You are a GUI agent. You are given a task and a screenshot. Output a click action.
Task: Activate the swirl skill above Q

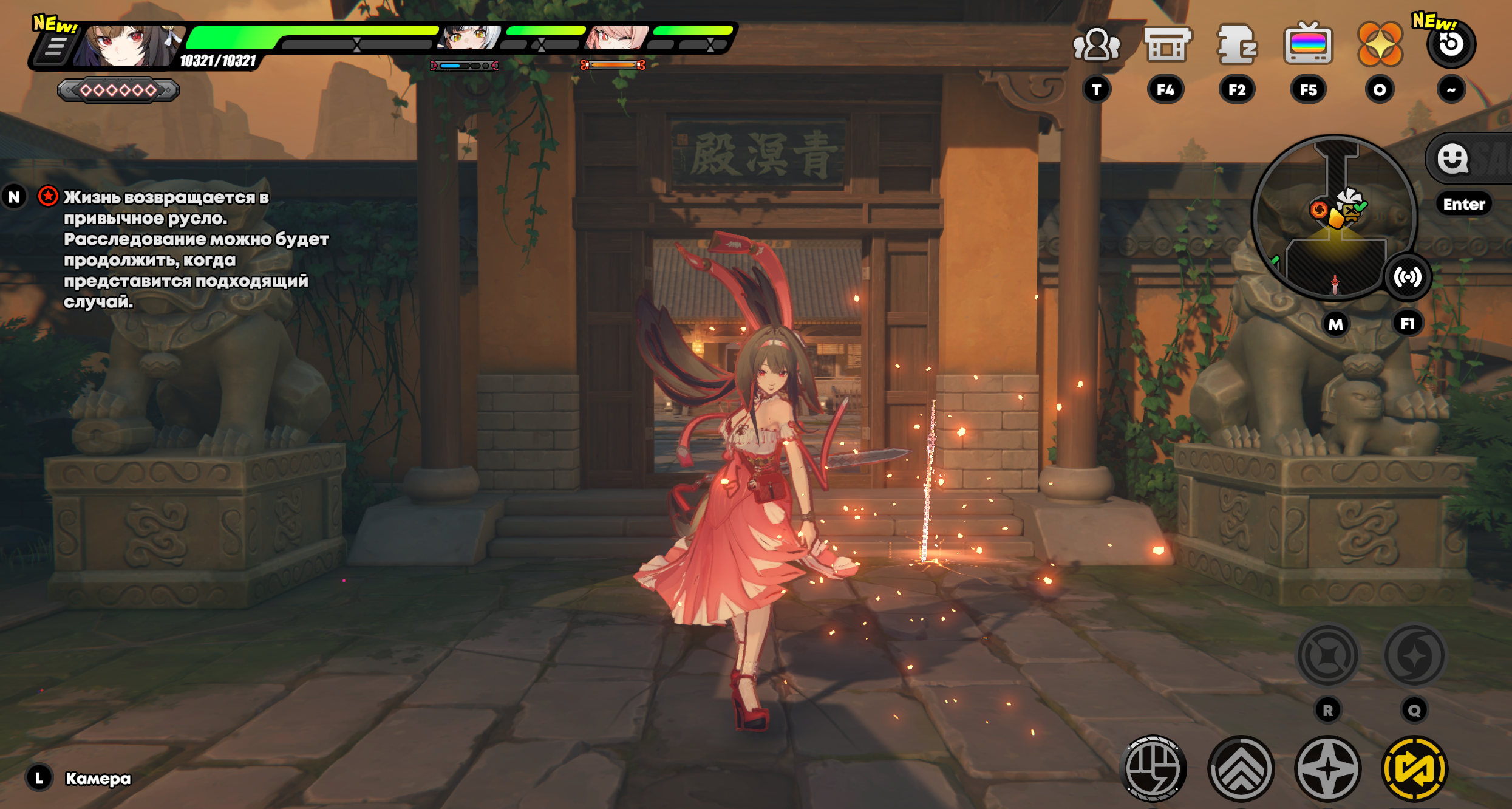[x=1415, y=656]
